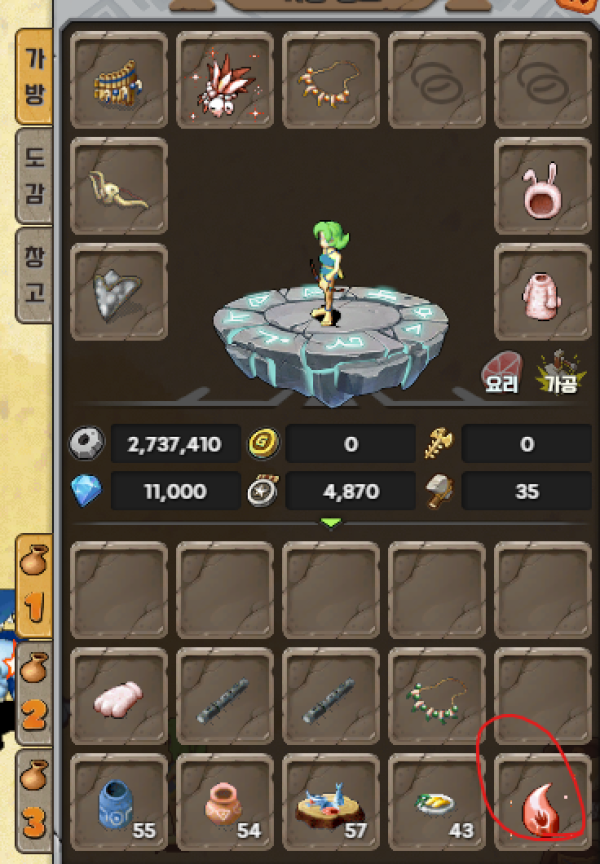Open the 가공 processing menu
Screen dimensions: 600x864
[559, 370]
